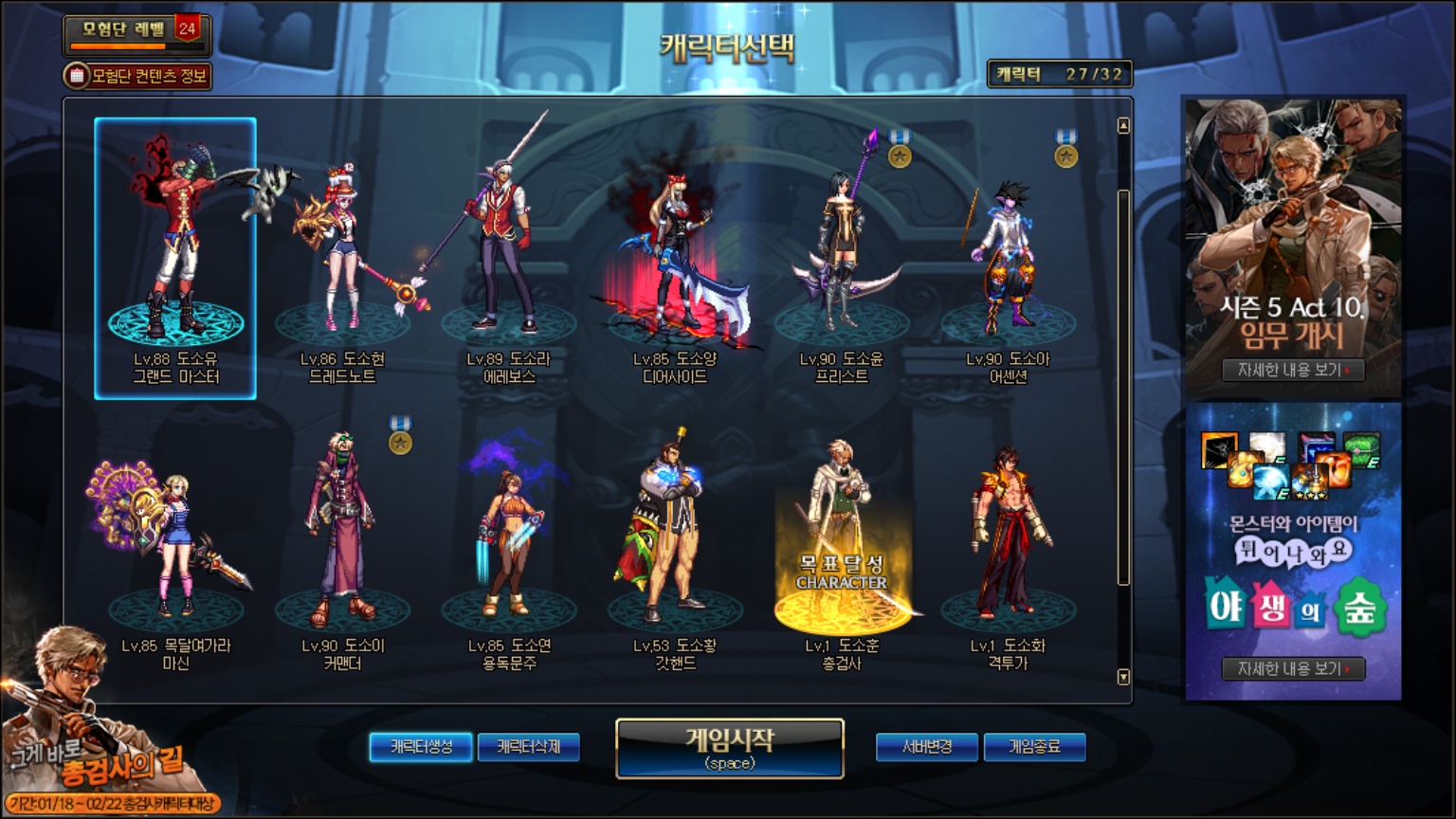
Task: Click the character list scroll-down arrow
Action: tap(1123, 677)
